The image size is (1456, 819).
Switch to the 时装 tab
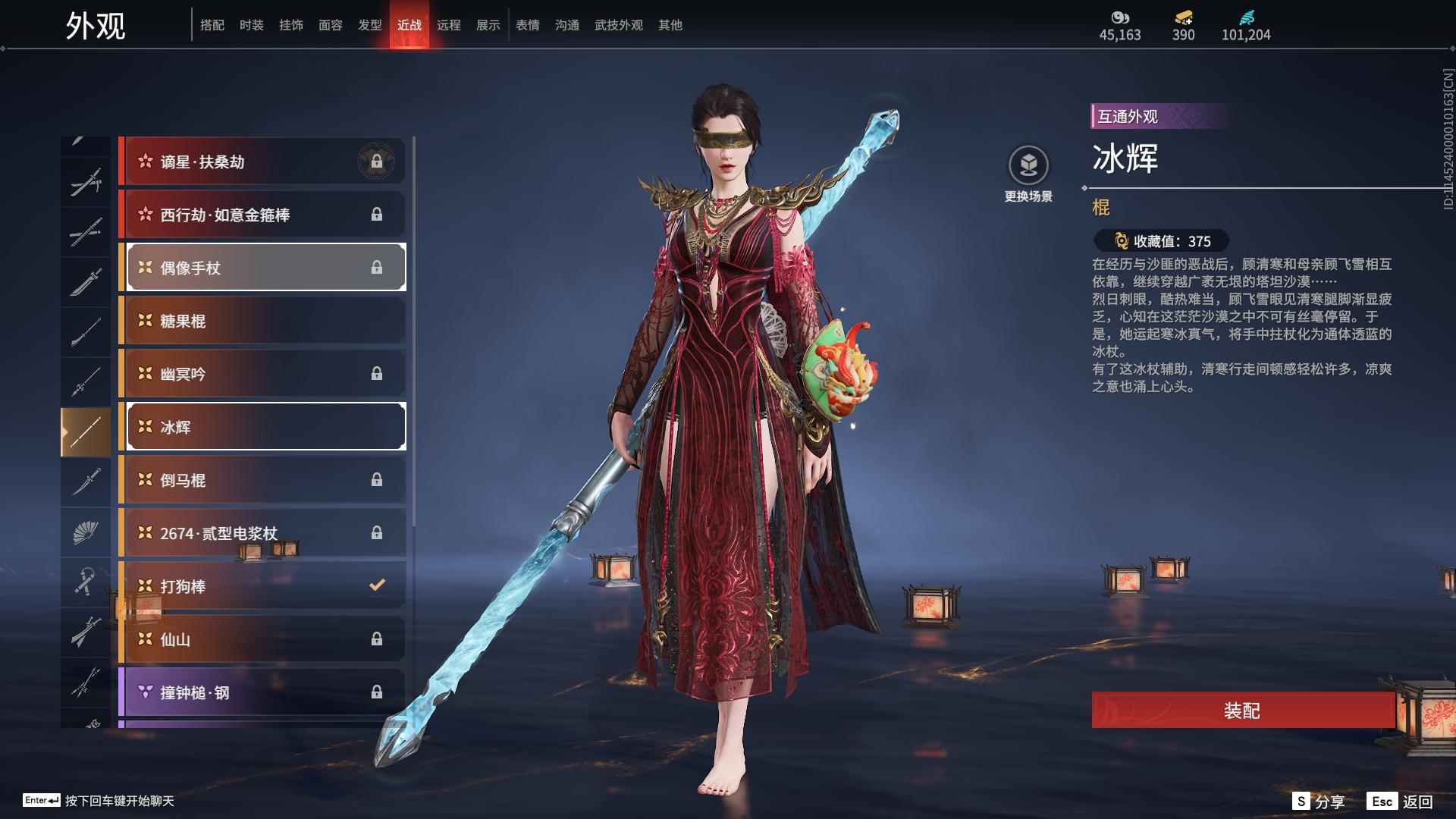(253, 24)
